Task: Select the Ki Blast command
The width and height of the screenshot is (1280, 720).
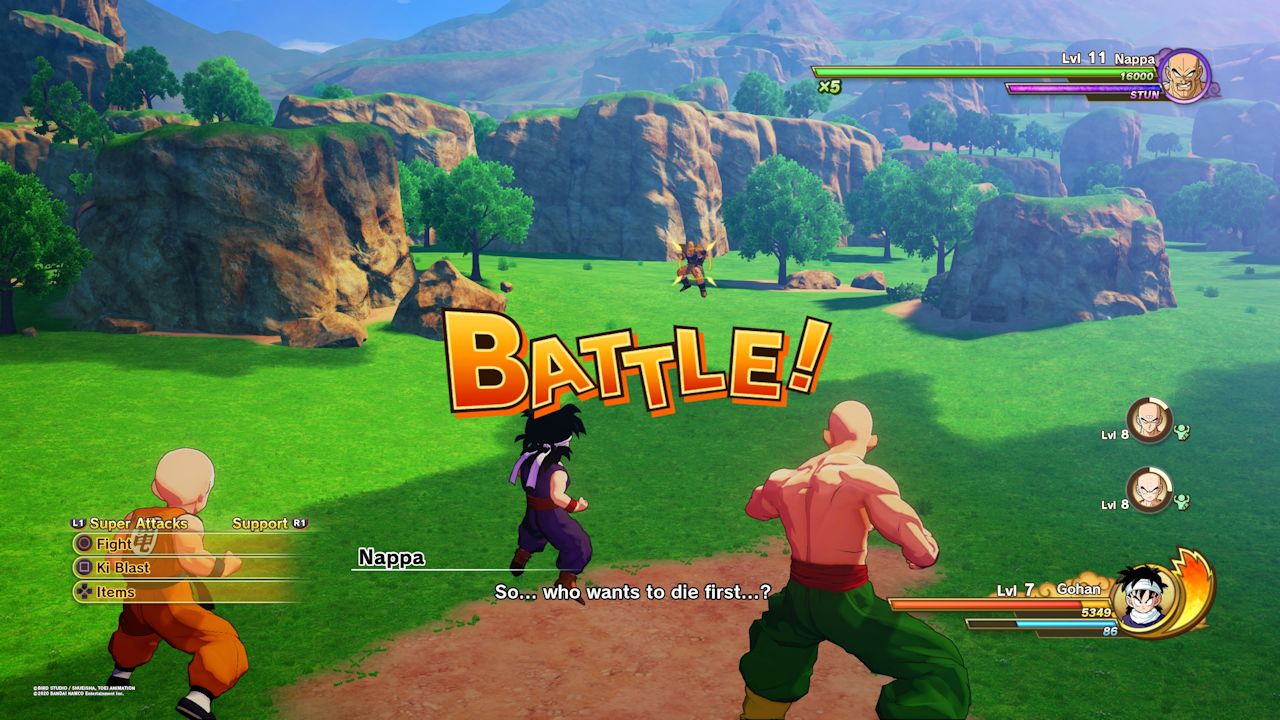Action: tap(124, 567)
